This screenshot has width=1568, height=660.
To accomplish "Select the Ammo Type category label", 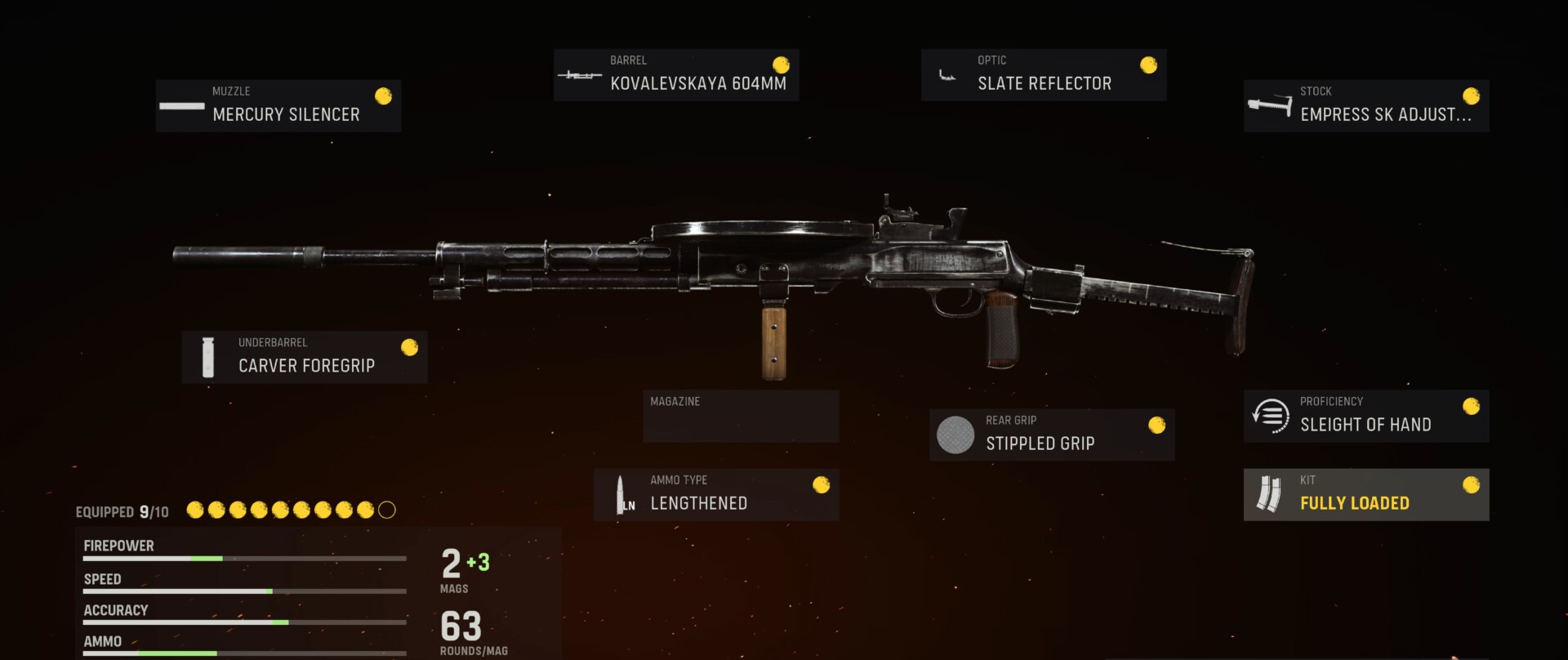I will point(679,480).
